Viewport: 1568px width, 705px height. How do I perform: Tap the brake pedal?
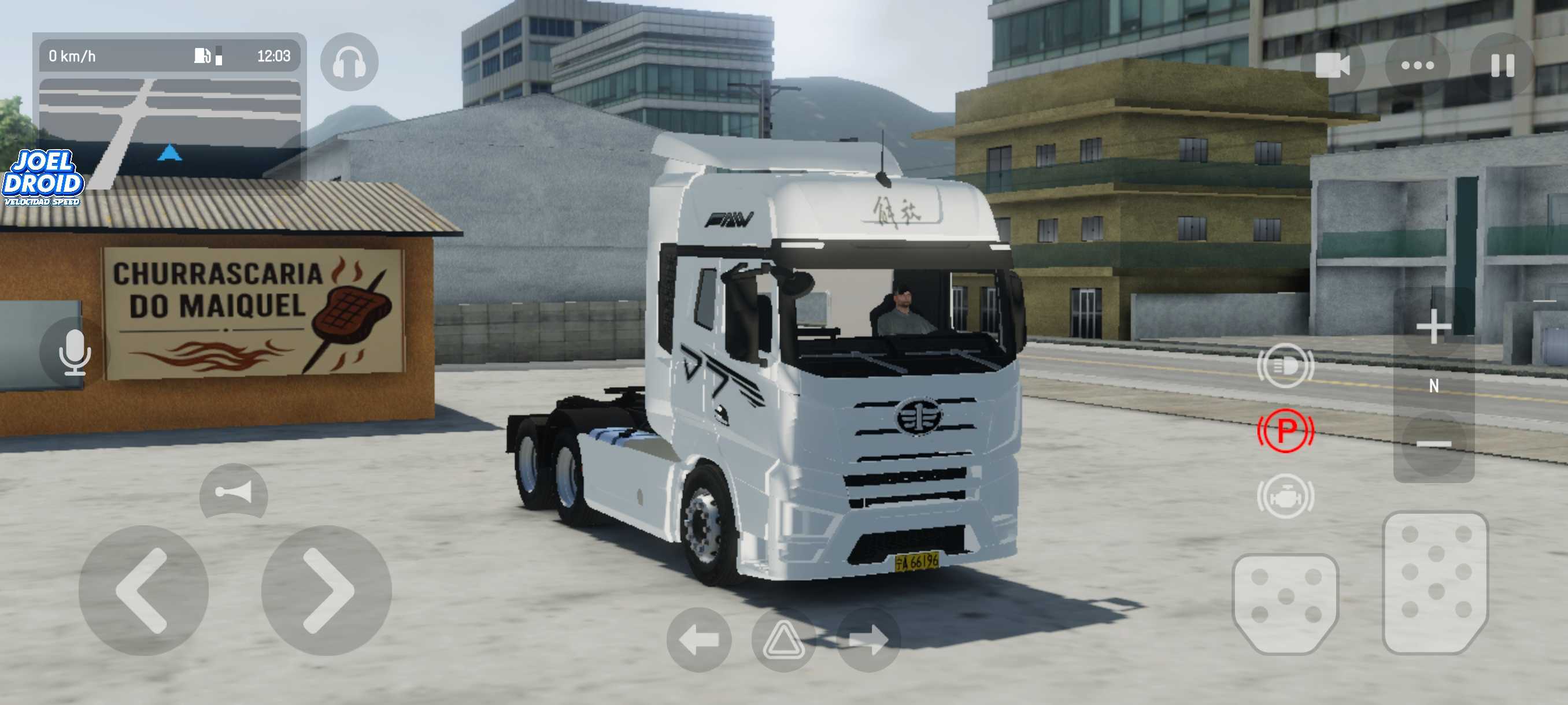pos(1285,602)
